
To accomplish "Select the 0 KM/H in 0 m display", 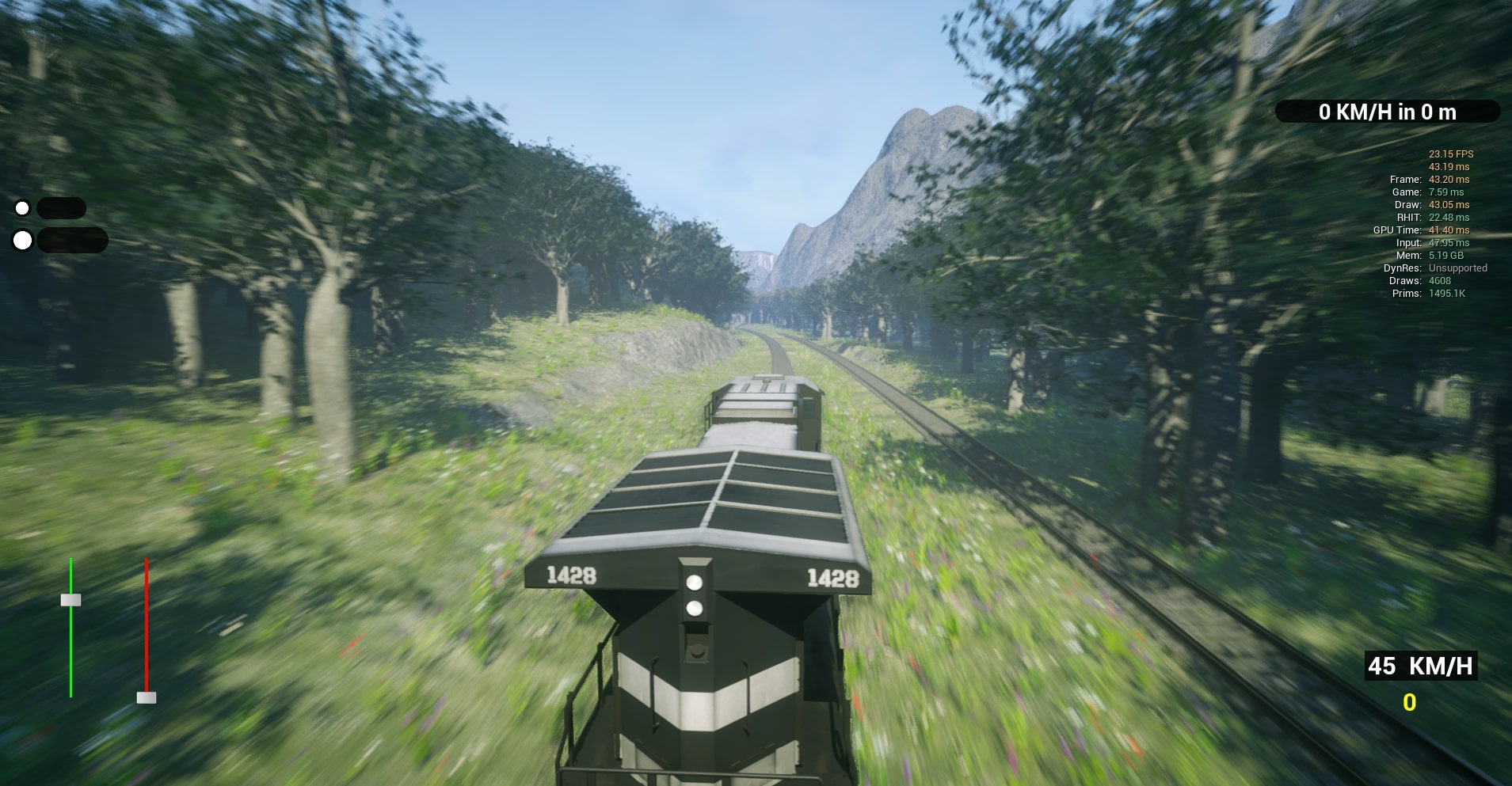I will click(1386, 112).
